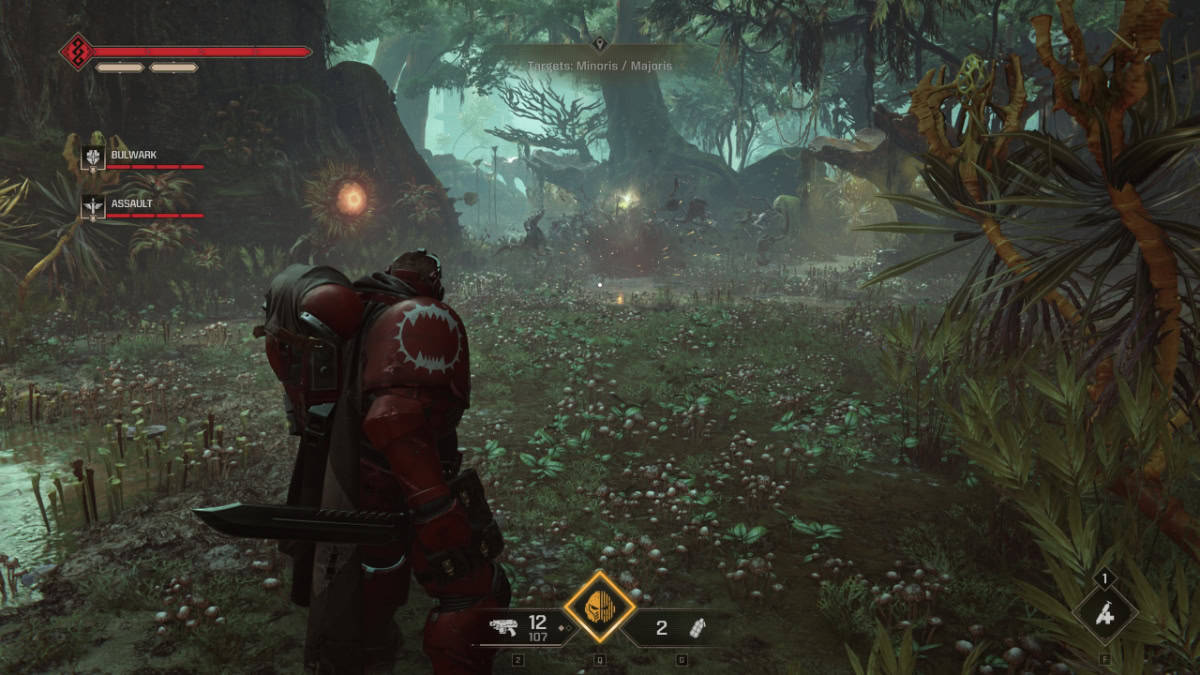The height and width of the screenshot is (675, 1200).
Task: Activate the gold helmet class ability
Action: pyautogui.click(x=599, y=606)
